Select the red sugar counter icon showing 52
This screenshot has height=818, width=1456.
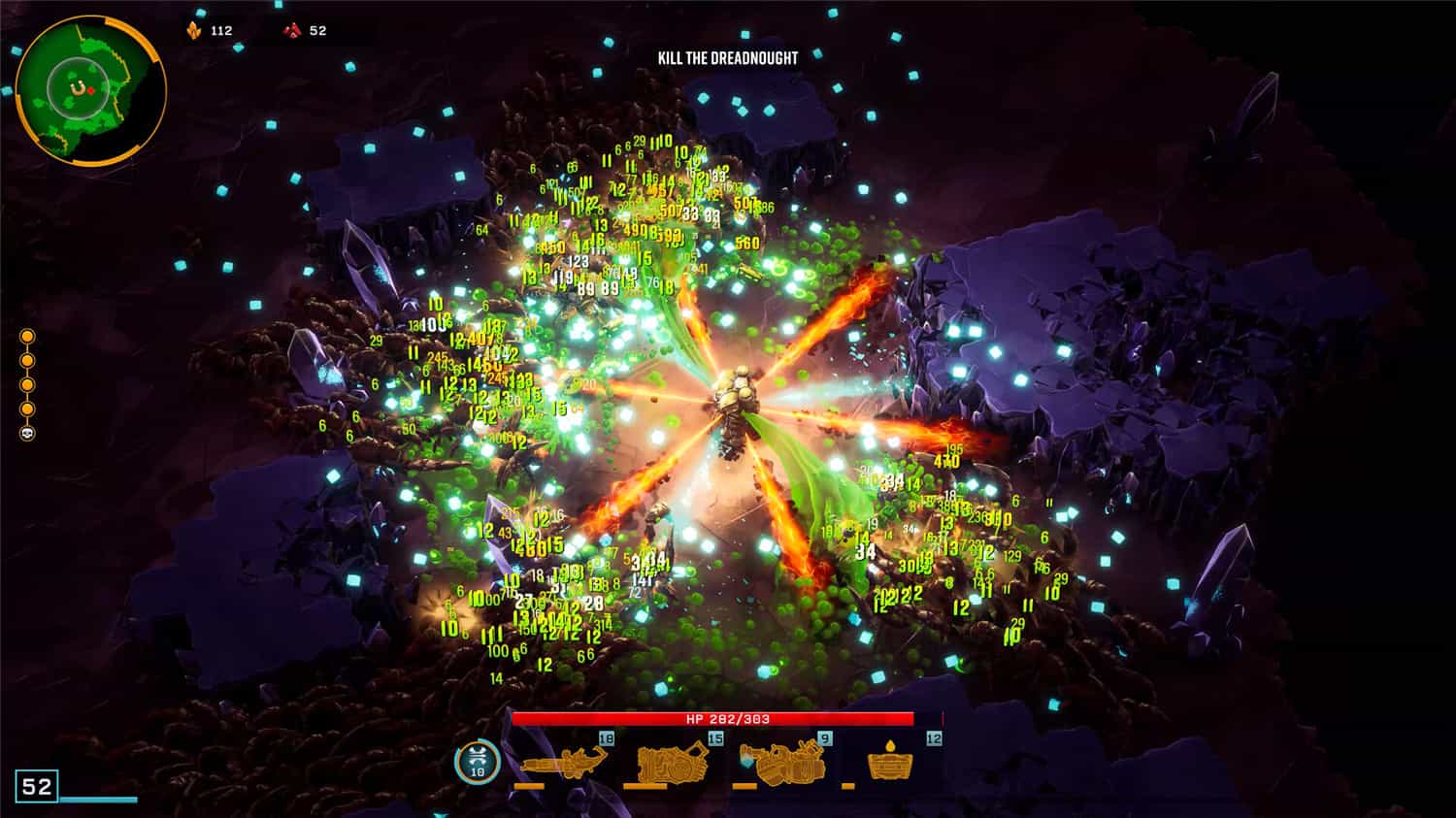293,29
